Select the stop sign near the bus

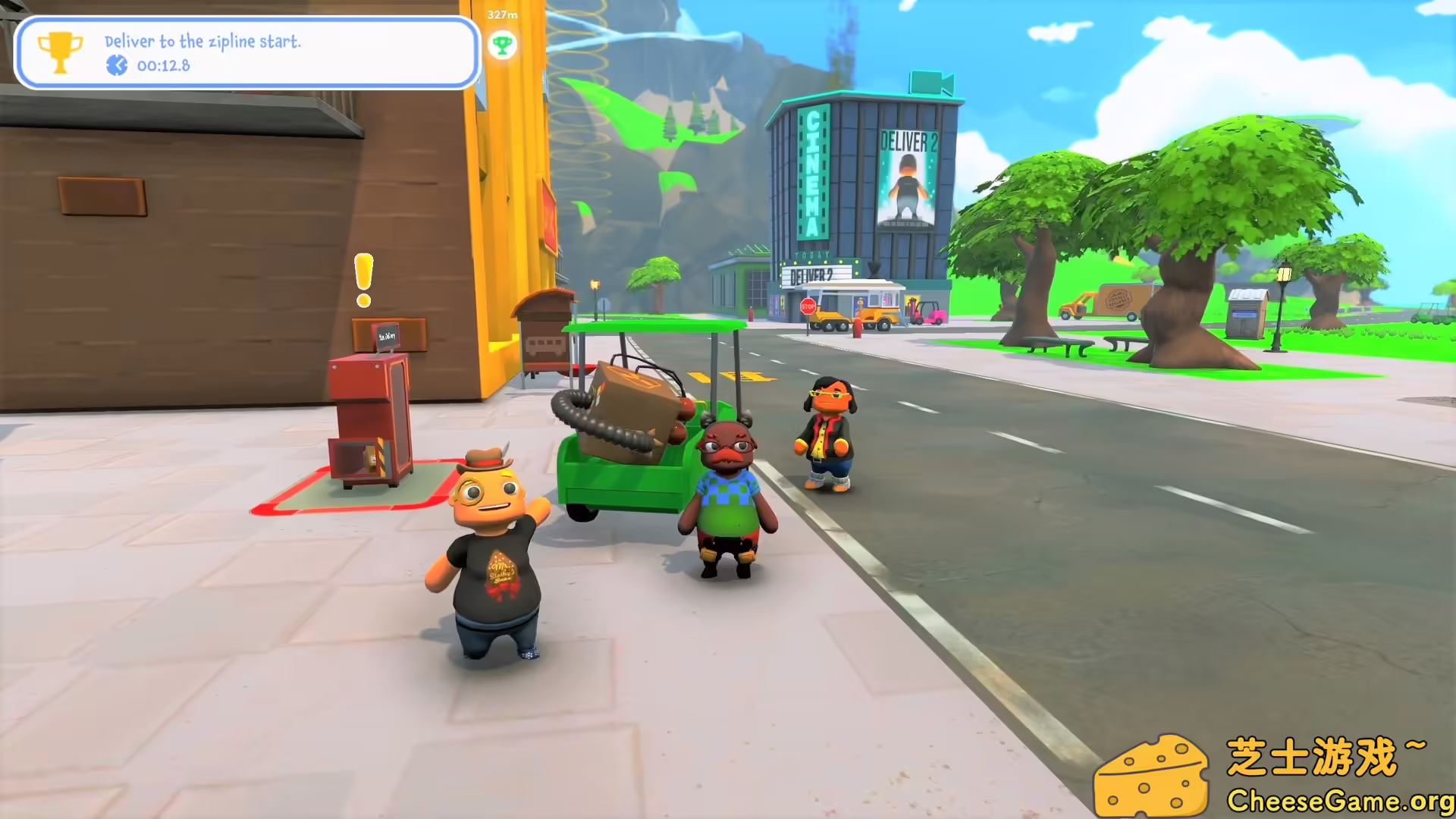[x=808, y=308]
